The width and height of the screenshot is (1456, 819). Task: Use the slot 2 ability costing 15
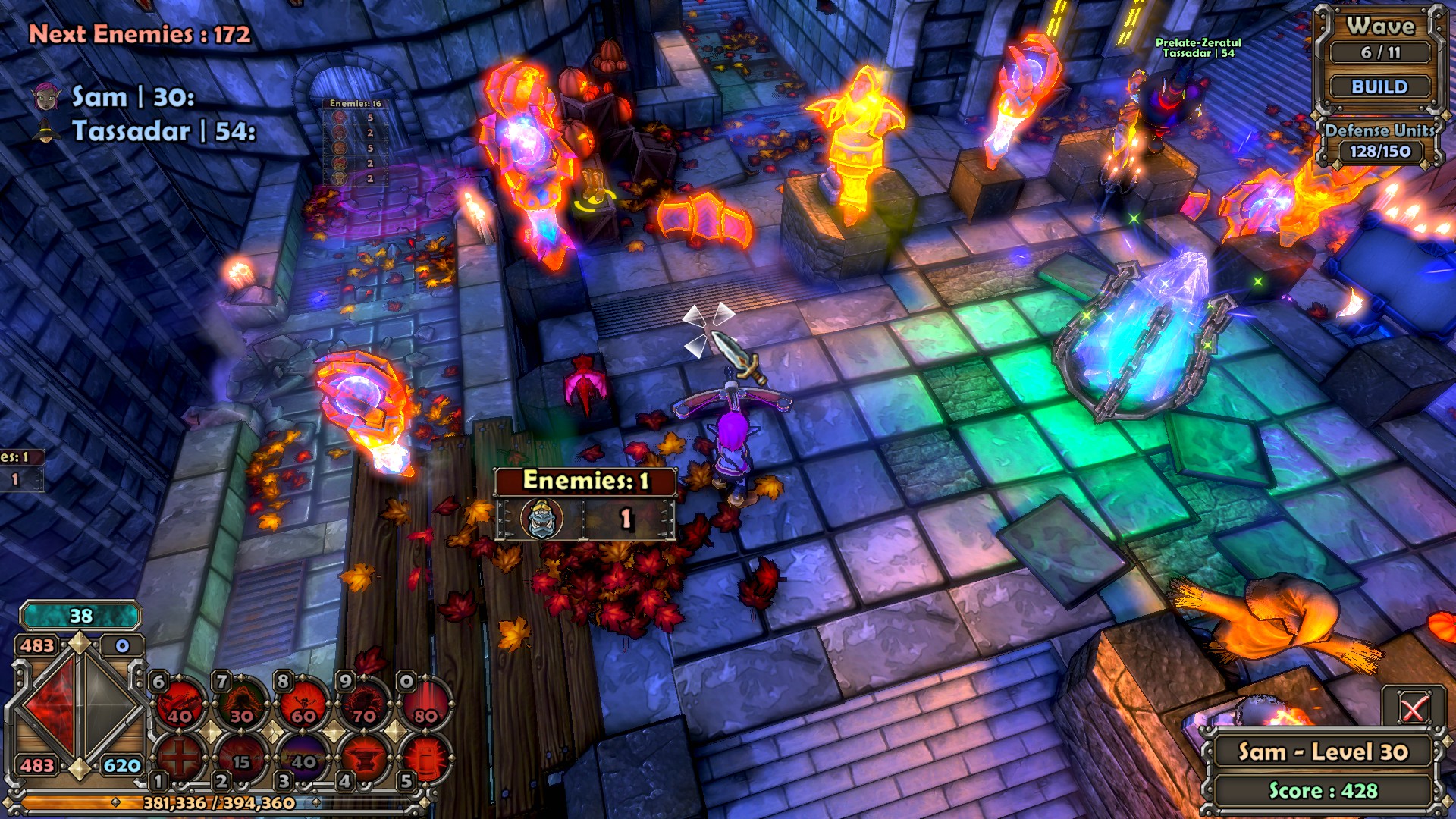pos(242,757)
